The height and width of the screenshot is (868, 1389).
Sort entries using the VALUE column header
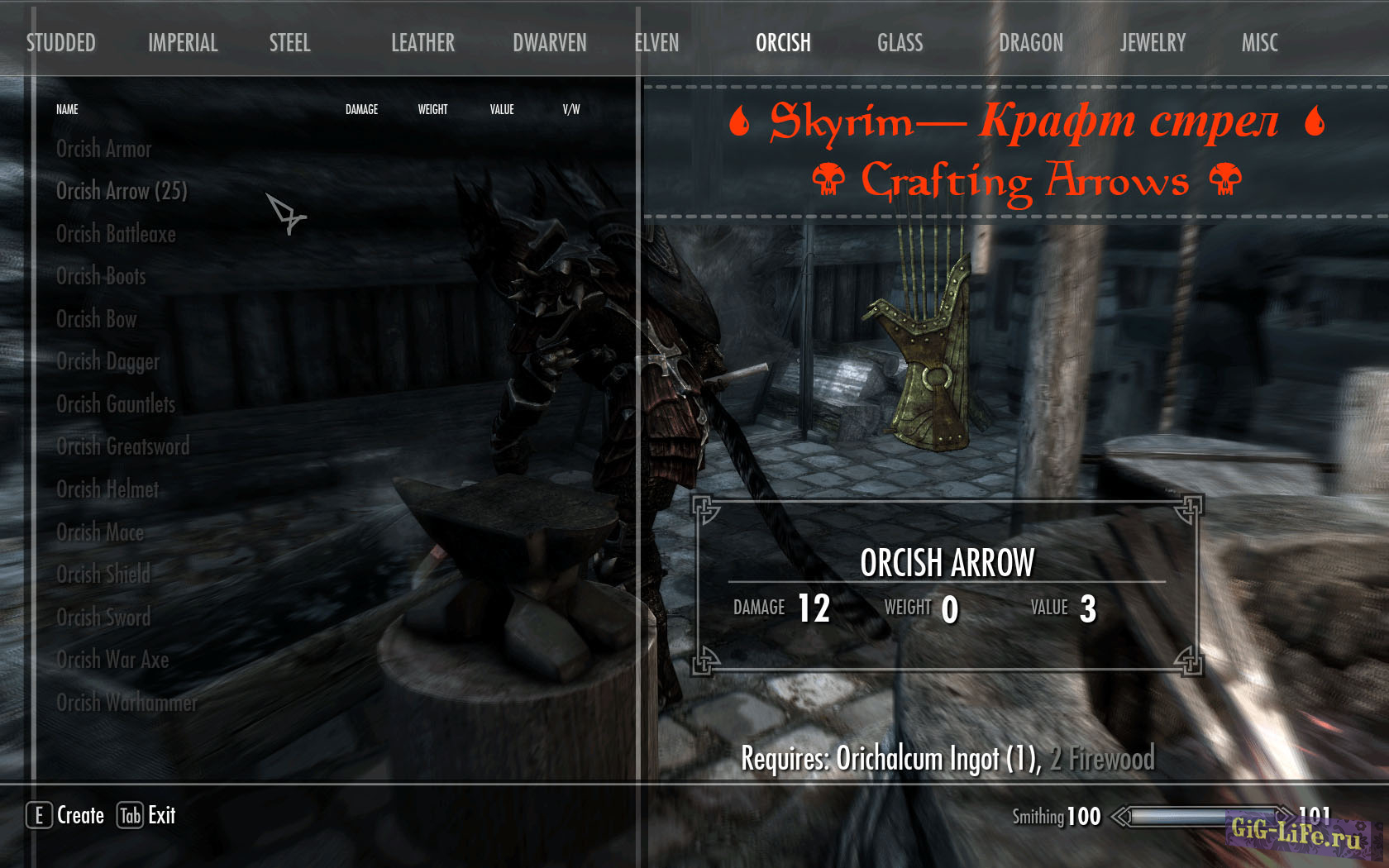502,108
